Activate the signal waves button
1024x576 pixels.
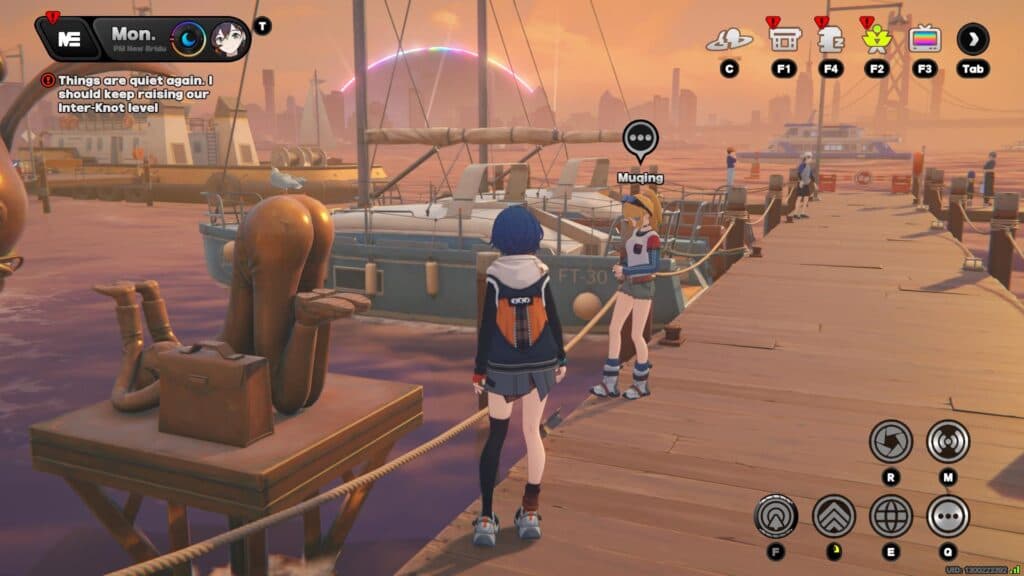pos(947,440)
